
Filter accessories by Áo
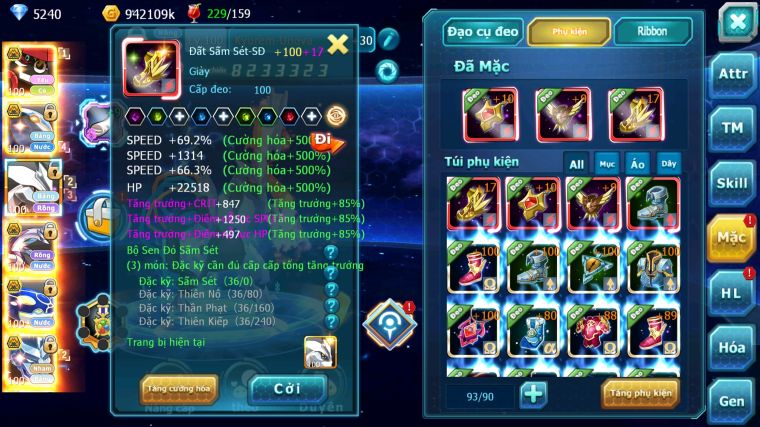pyautogui.click(x=637, y=163)
